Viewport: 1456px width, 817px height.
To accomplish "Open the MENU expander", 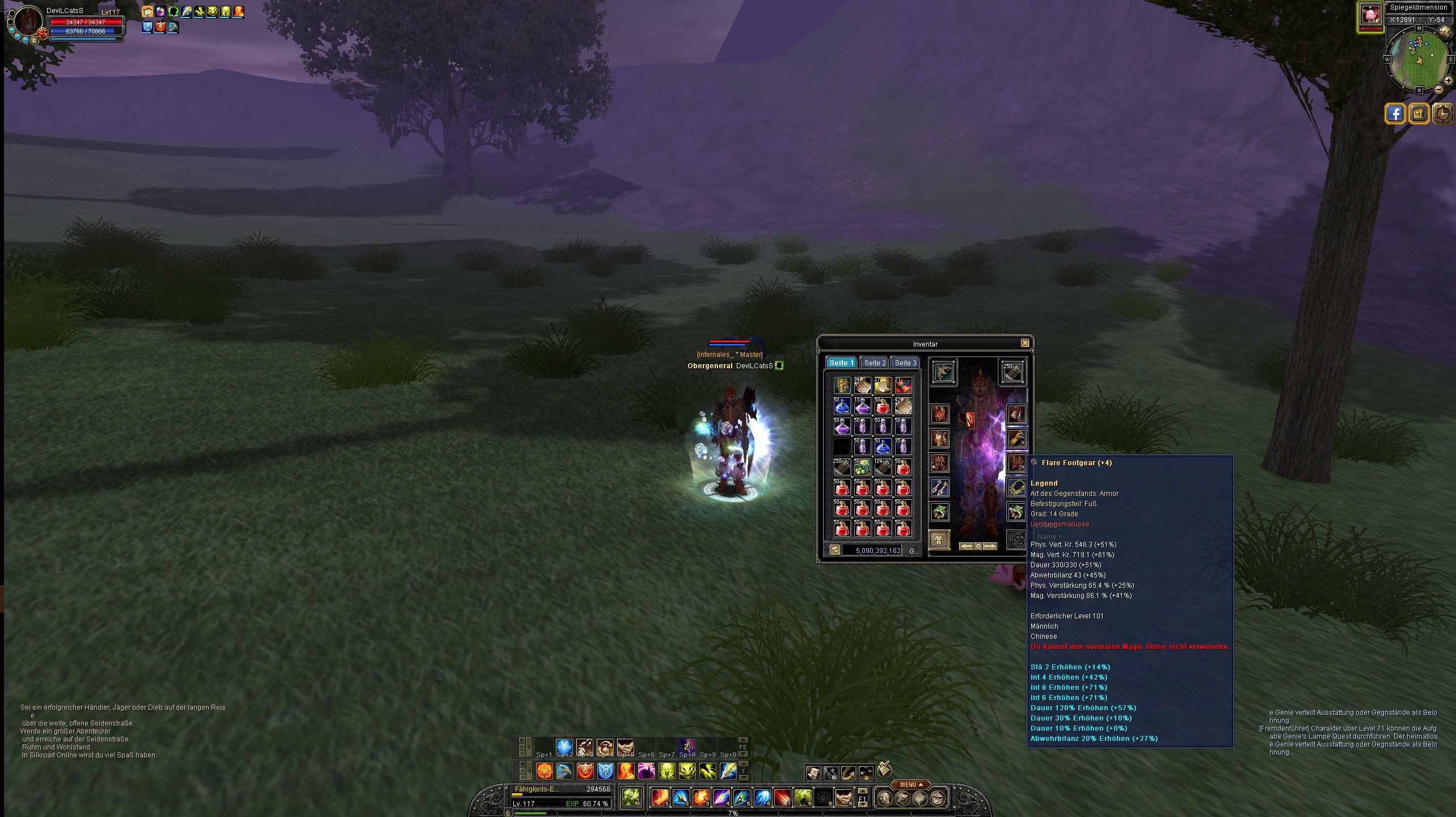I will (910, 785).
